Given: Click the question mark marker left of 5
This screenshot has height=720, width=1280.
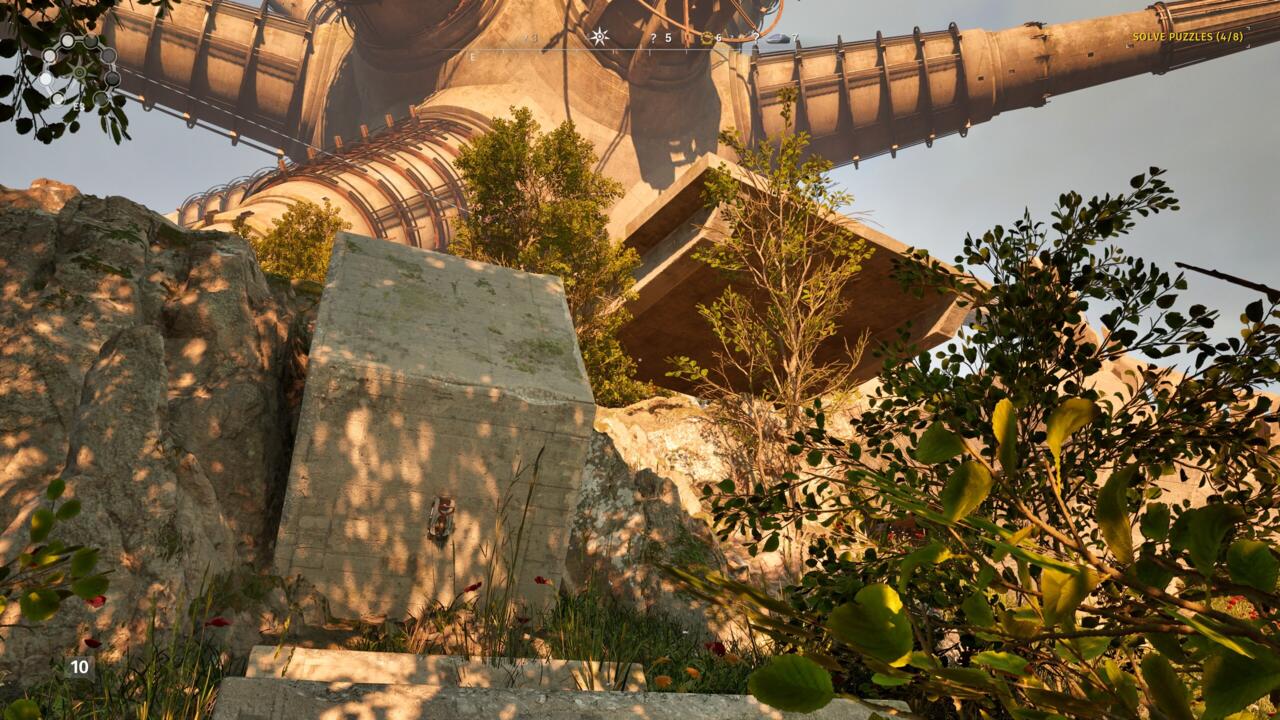Looking at the screenshot, I should pyautogui.click(x=653, y=38).
